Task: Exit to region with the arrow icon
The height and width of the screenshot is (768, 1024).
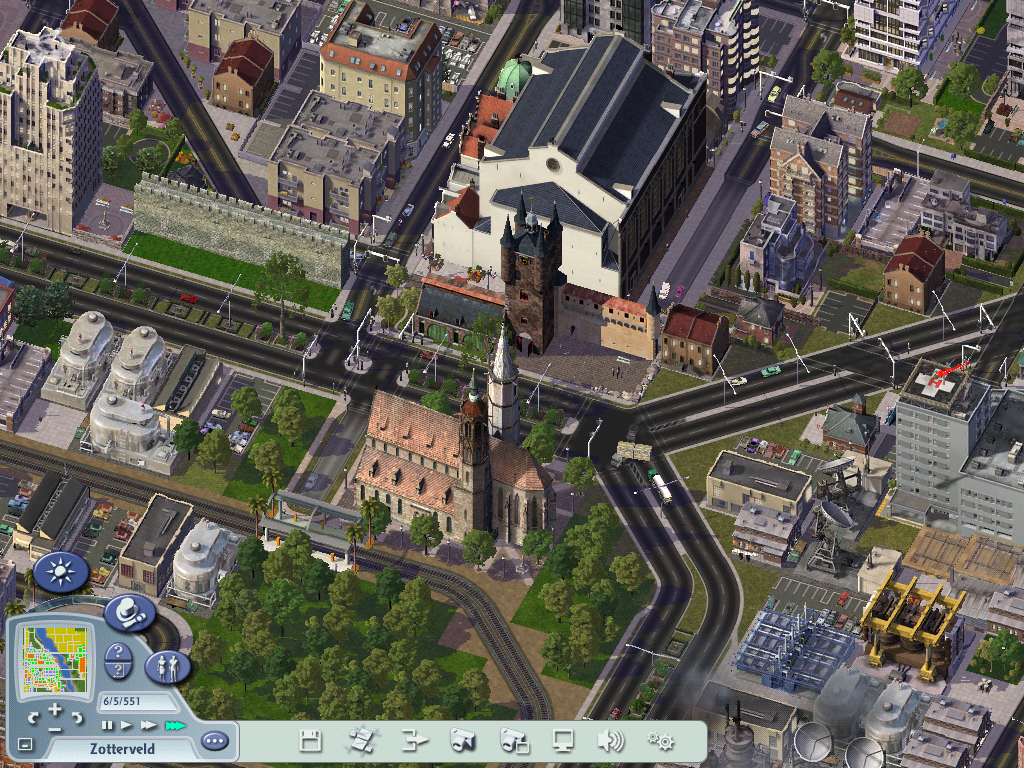Action: (414, 741)
